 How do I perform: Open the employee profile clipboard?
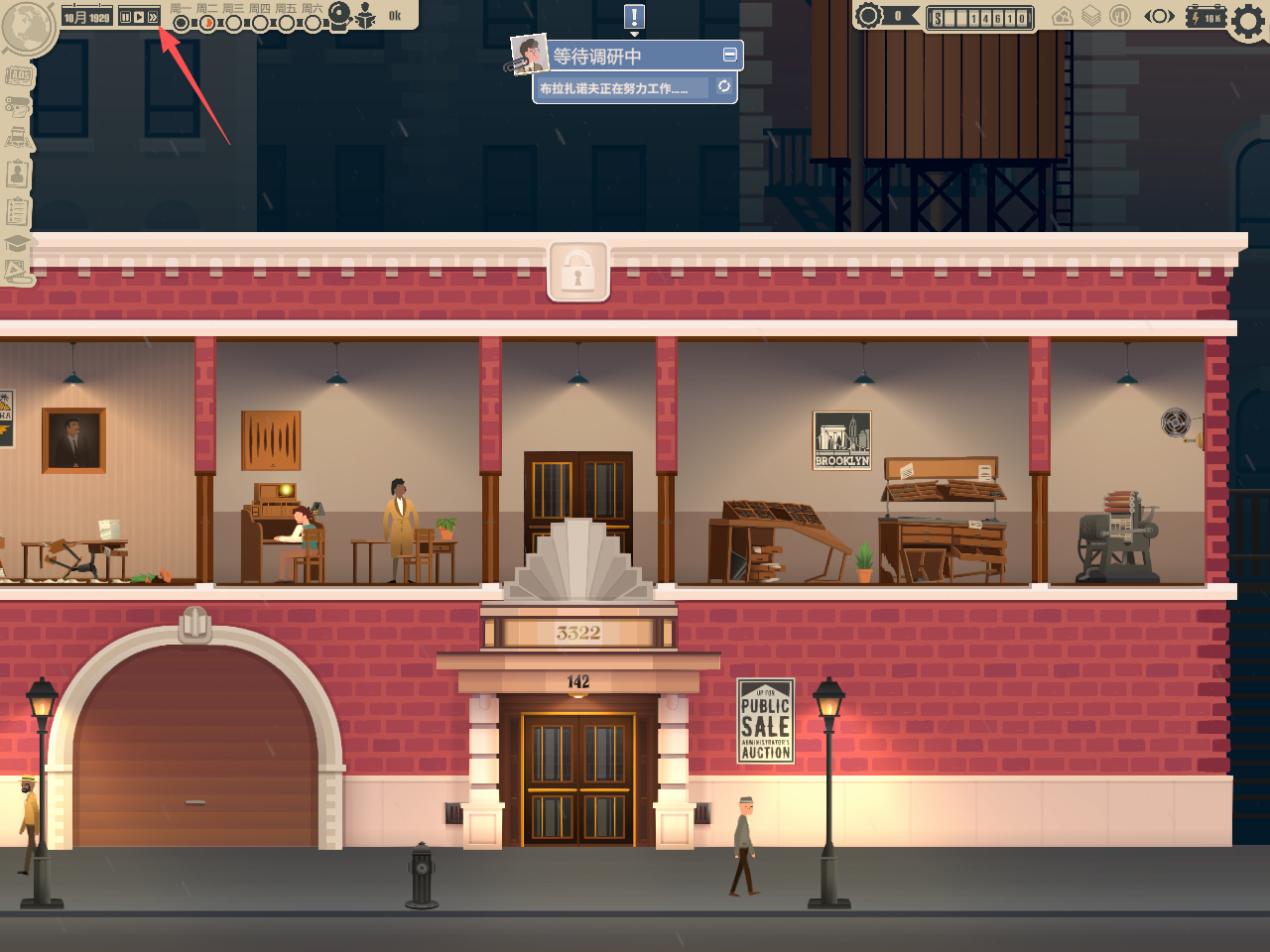tap(18, 175)
